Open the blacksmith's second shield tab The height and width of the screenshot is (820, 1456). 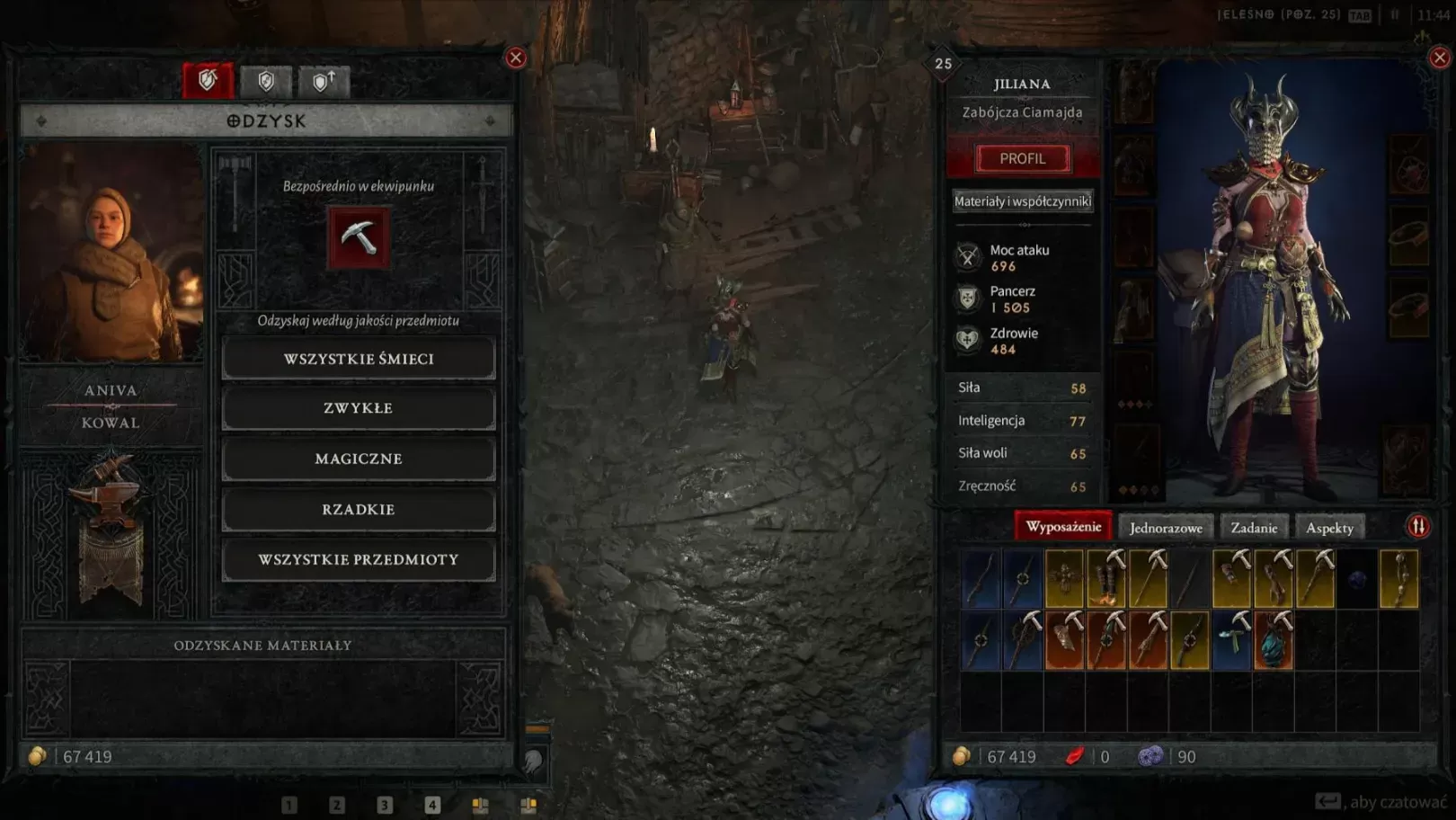[266, 82]
